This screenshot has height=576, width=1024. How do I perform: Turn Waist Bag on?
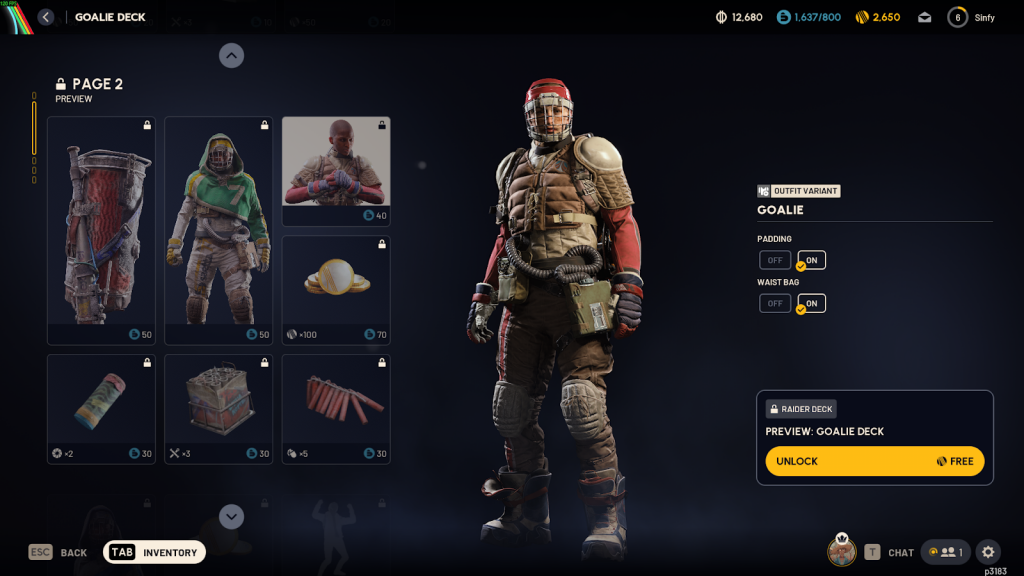[811, 303]
